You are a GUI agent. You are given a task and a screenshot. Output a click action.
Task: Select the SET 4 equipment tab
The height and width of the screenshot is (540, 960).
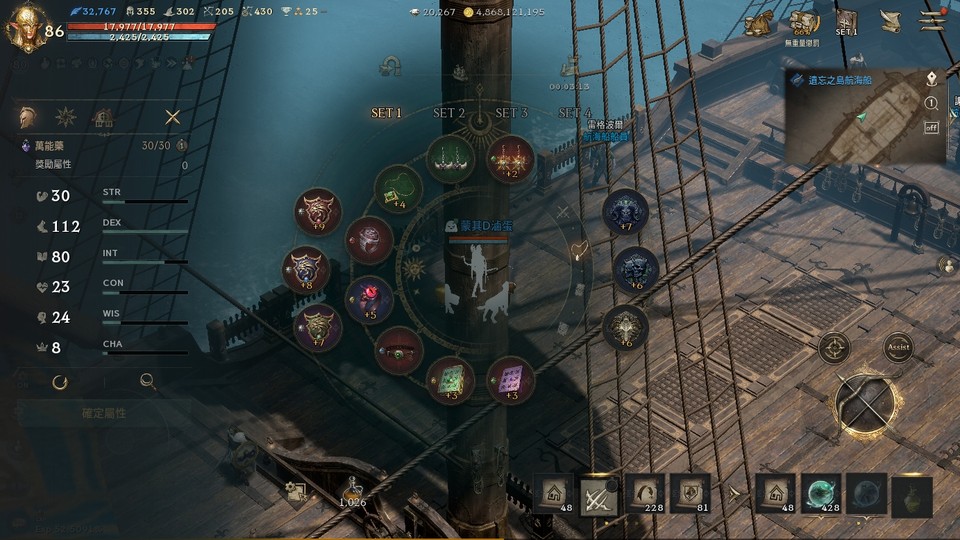click(575, 113)
